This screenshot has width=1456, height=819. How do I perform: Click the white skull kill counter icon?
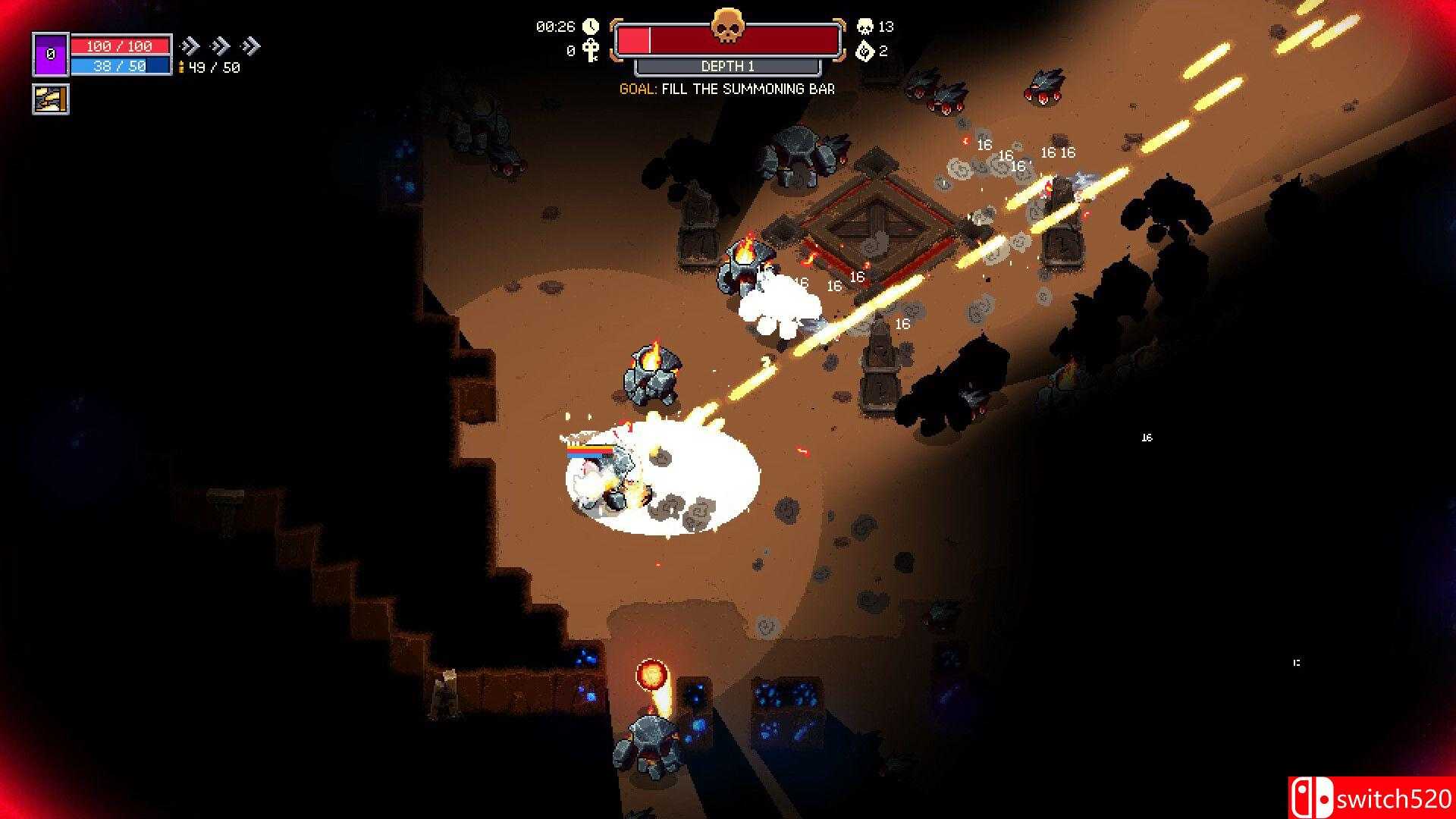tap(864, 27)
